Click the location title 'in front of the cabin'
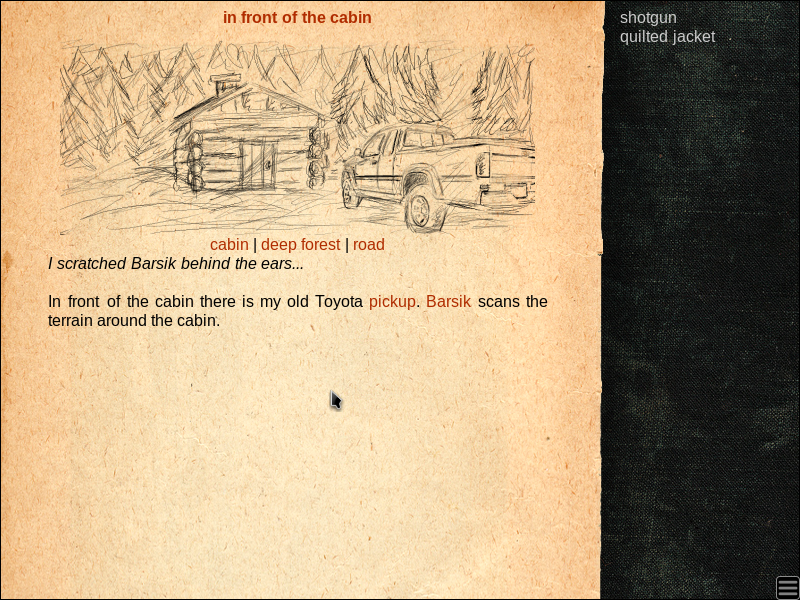The height and width of the screenshot is (600, 800). pos(297,17)
